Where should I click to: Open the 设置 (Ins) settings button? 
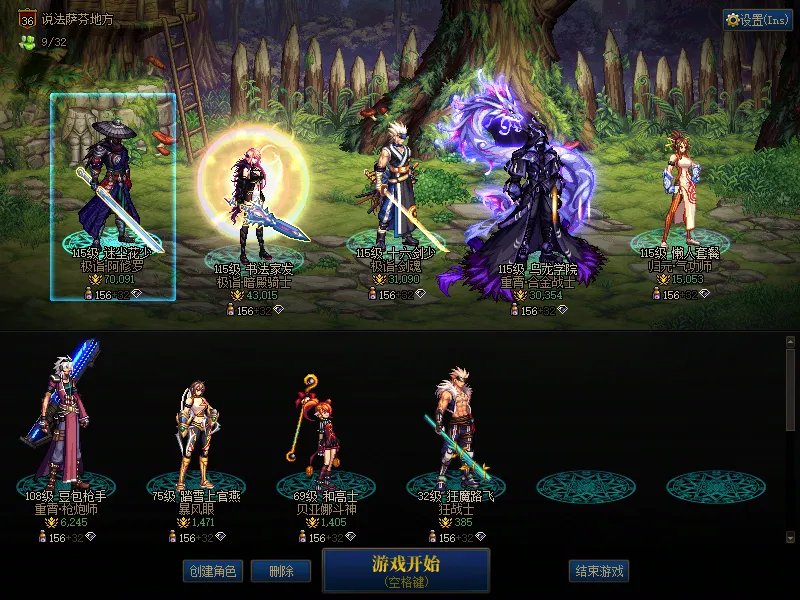(758, 20)
